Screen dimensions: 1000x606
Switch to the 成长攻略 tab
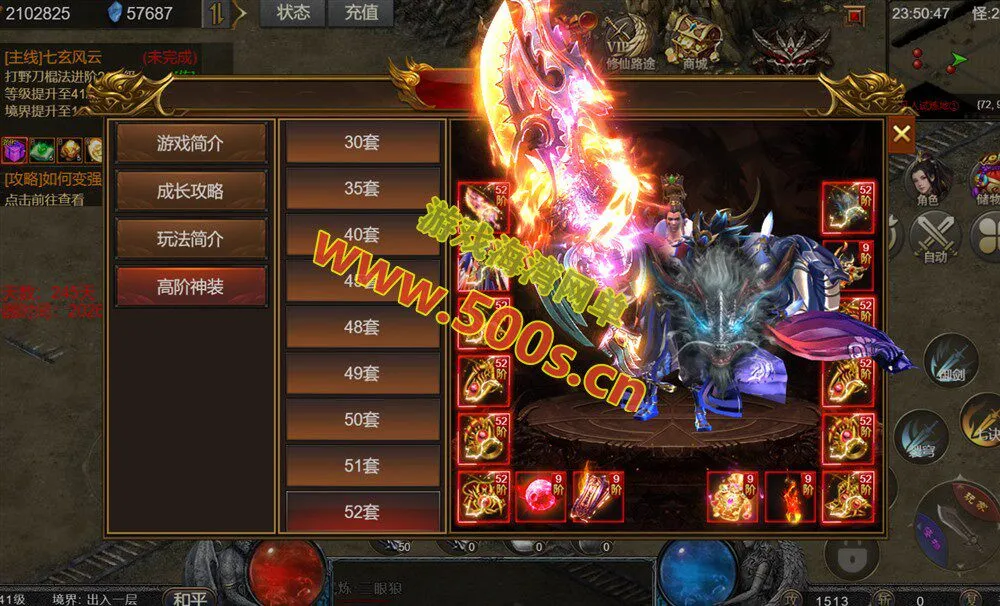[191, 191]
